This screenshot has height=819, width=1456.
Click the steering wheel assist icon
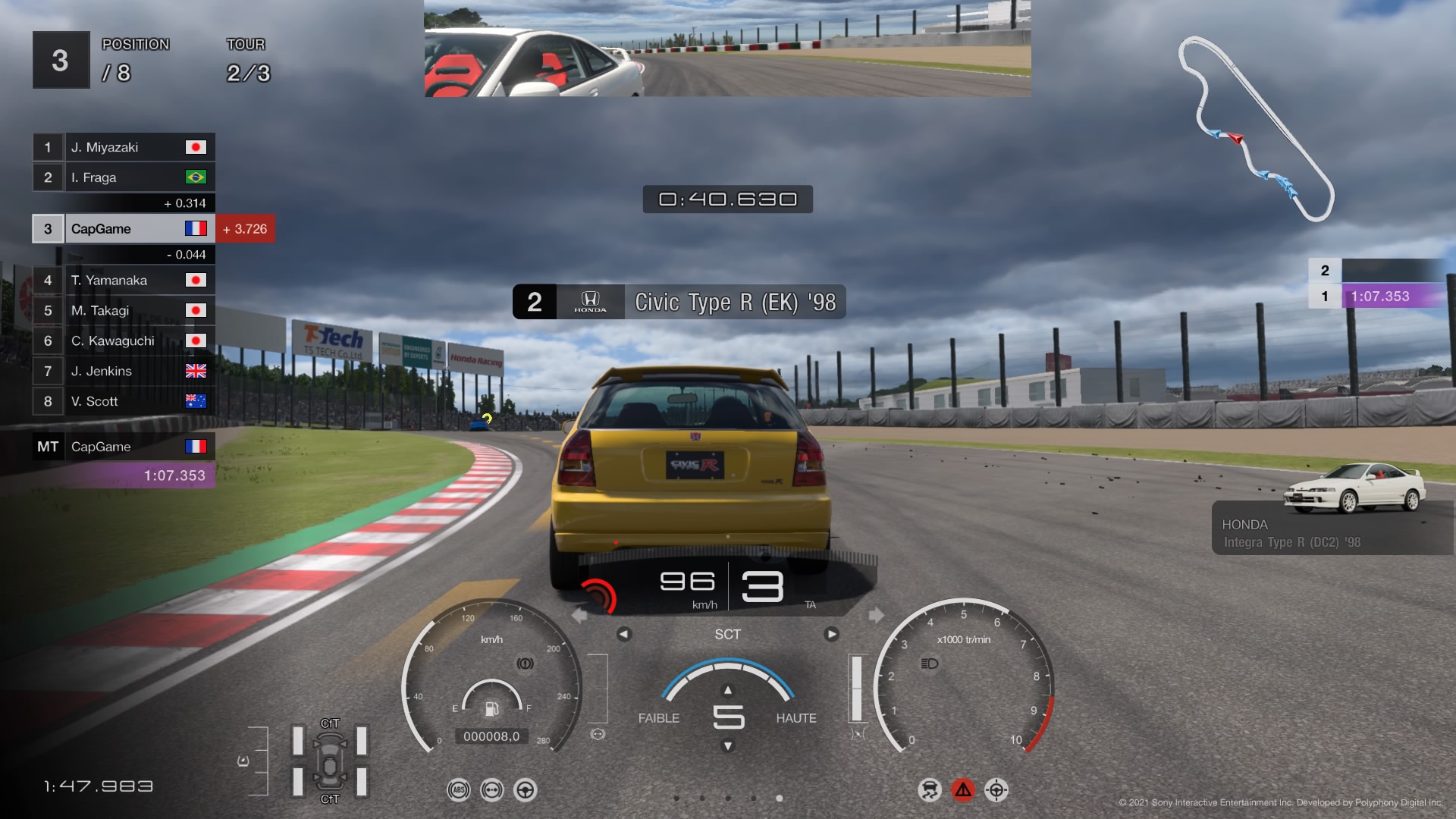tap(525, 790)
